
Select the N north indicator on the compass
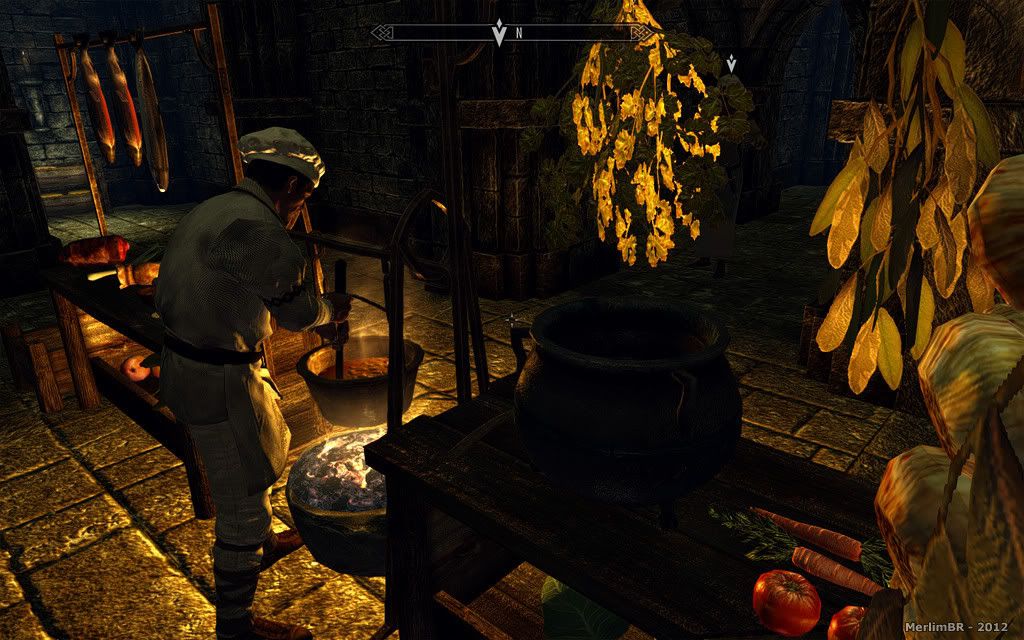pyautogui.click(x=519, y=33)
